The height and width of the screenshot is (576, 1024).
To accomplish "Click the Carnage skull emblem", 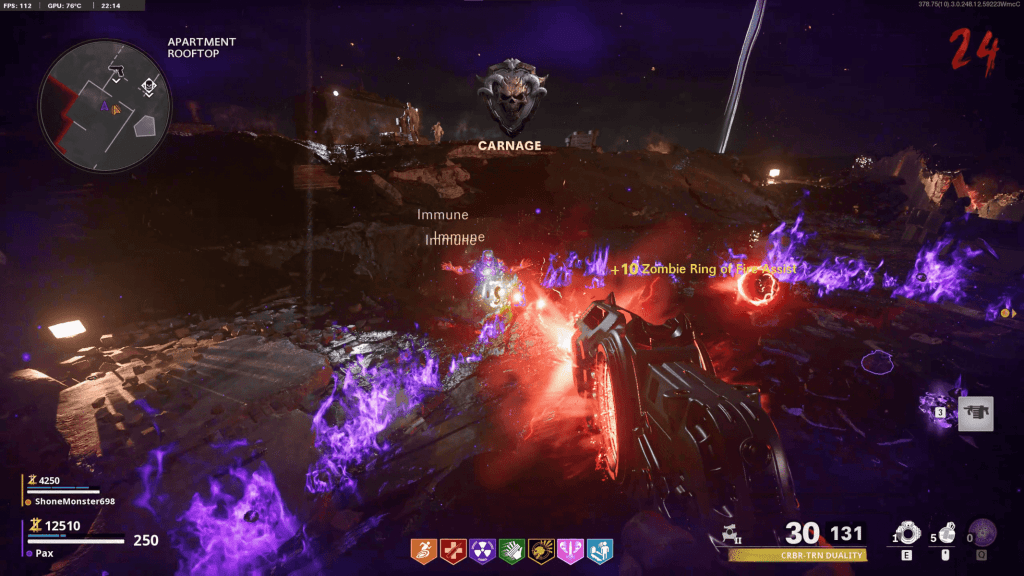I will [509, 98].
